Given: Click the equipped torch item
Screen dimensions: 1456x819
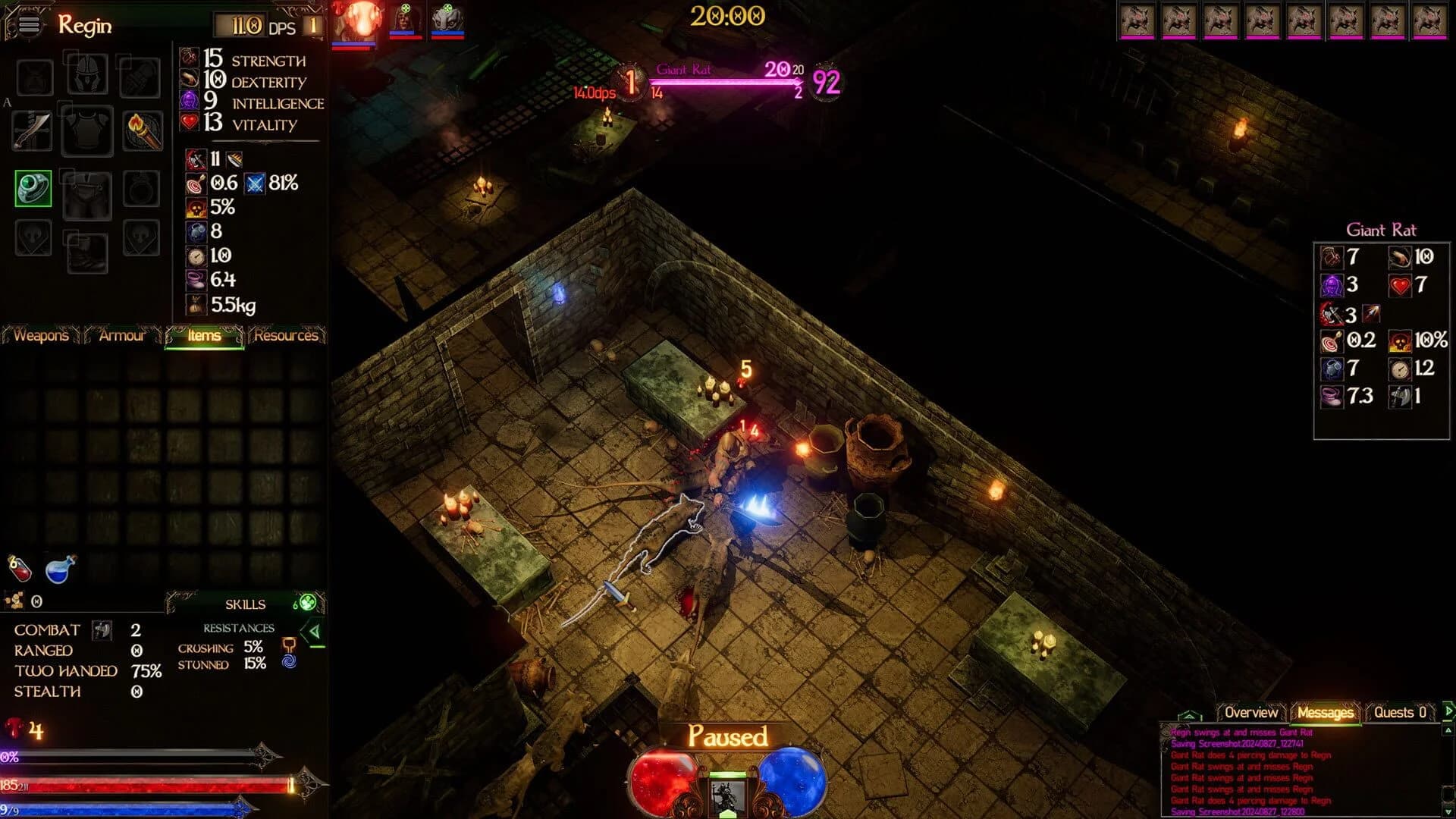Looking at the screenshot, I should tap(142, 129).
